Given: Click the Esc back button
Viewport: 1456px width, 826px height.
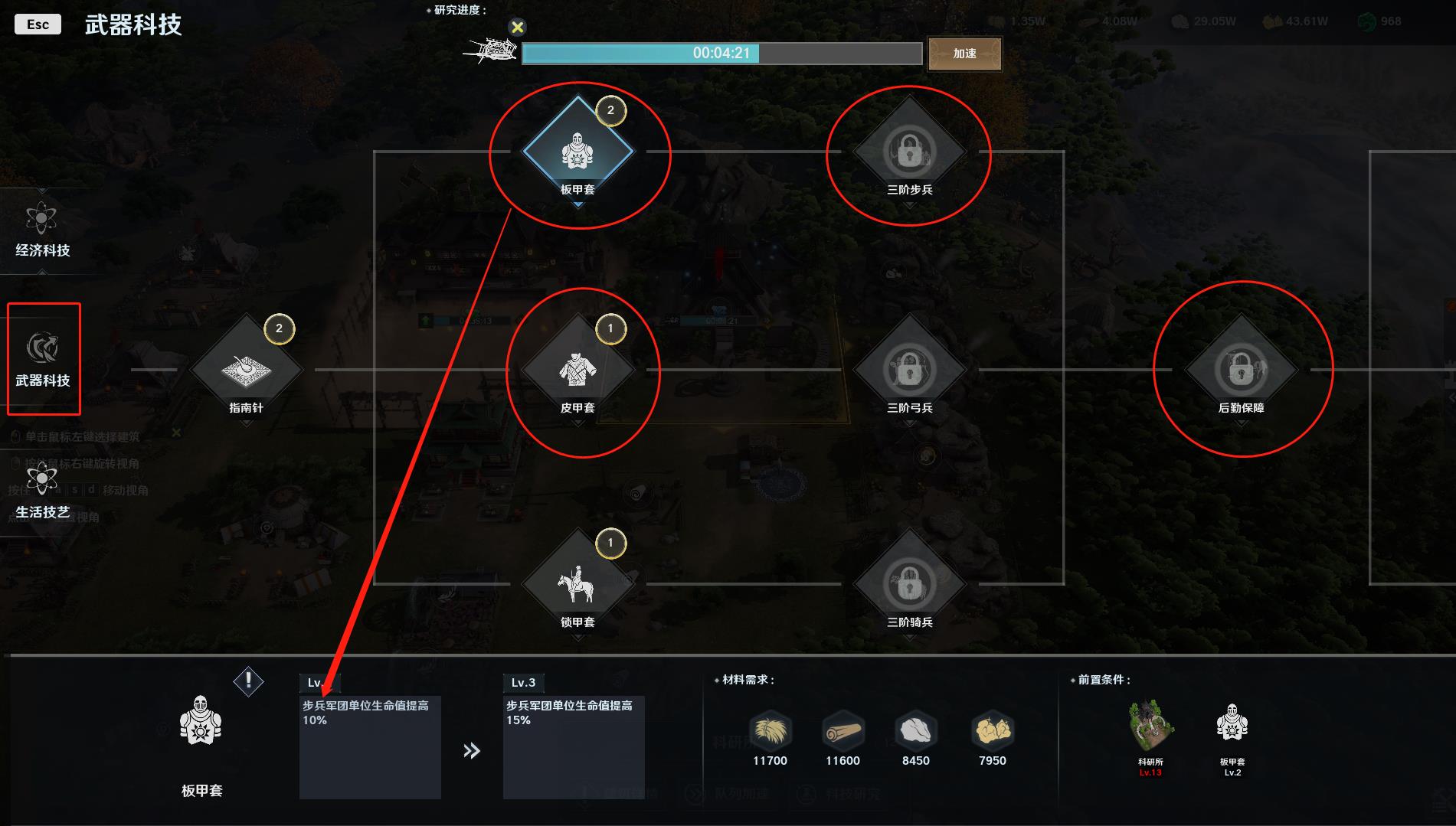Looking at the screenshot, I should point(38,24).
